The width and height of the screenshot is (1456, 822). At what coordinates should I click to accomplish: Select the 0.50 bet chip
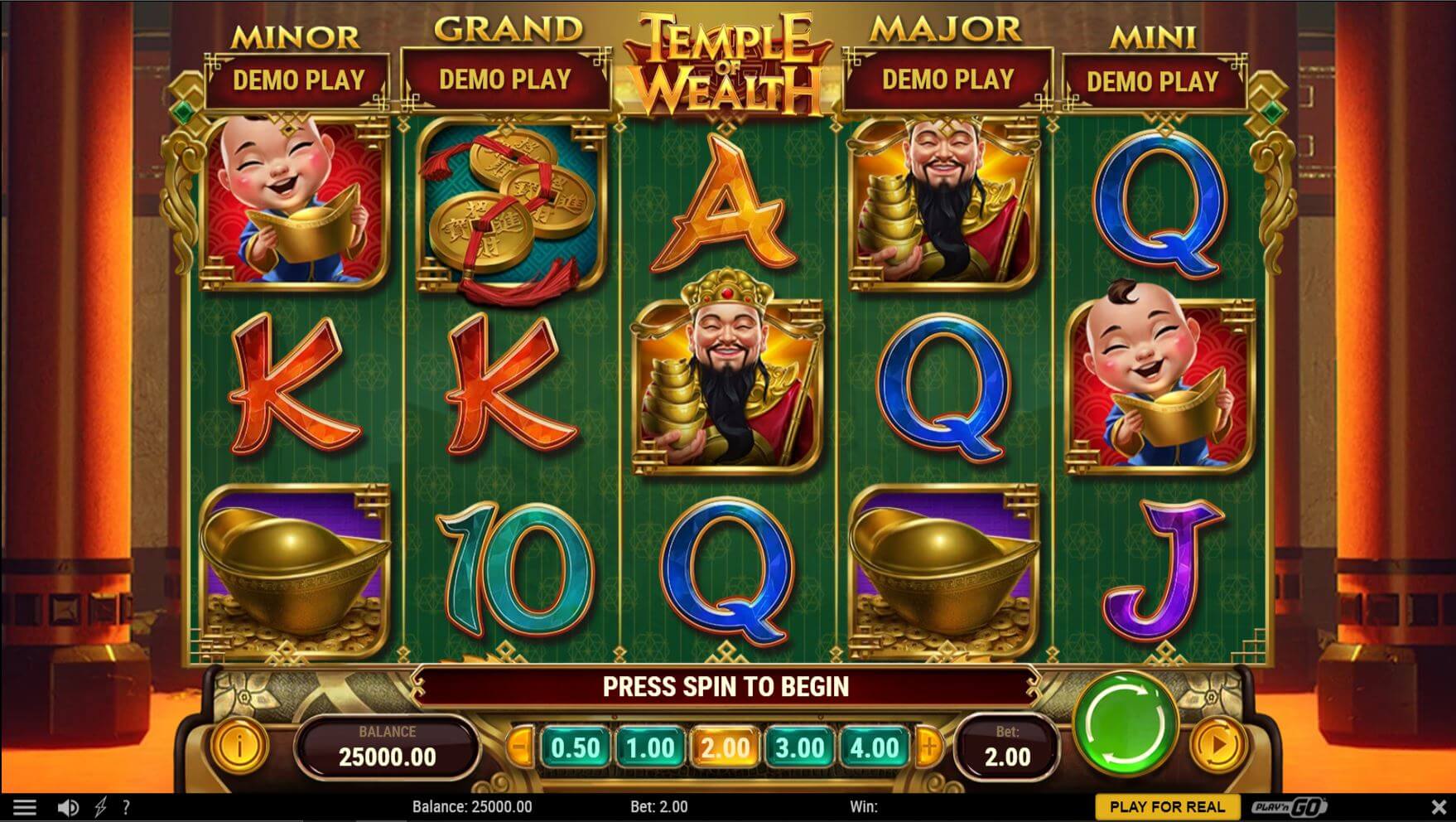tap(576, 747)
